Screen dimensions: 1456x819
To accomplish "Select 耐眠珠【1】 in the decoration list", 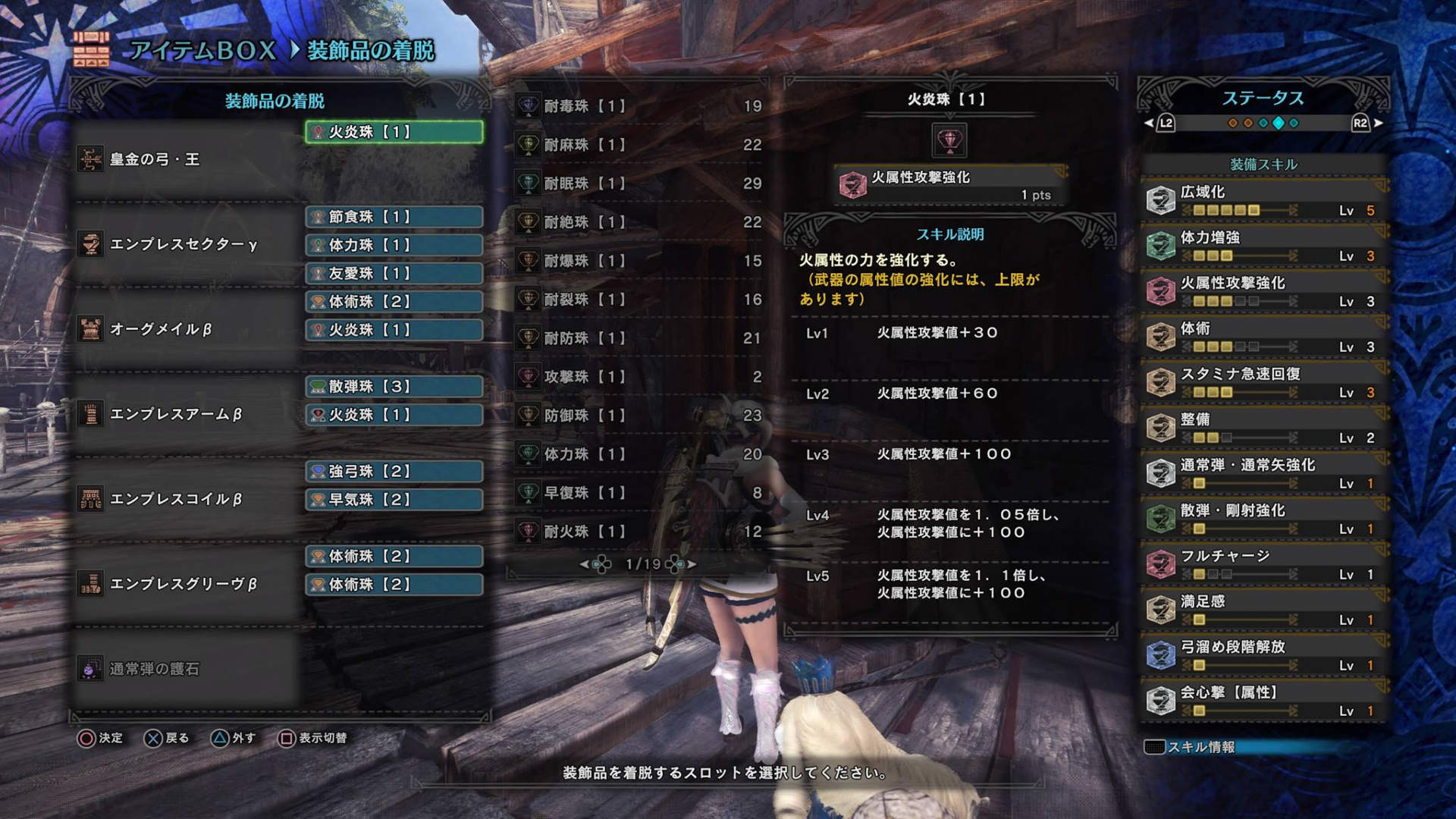I will coord(639,184).
